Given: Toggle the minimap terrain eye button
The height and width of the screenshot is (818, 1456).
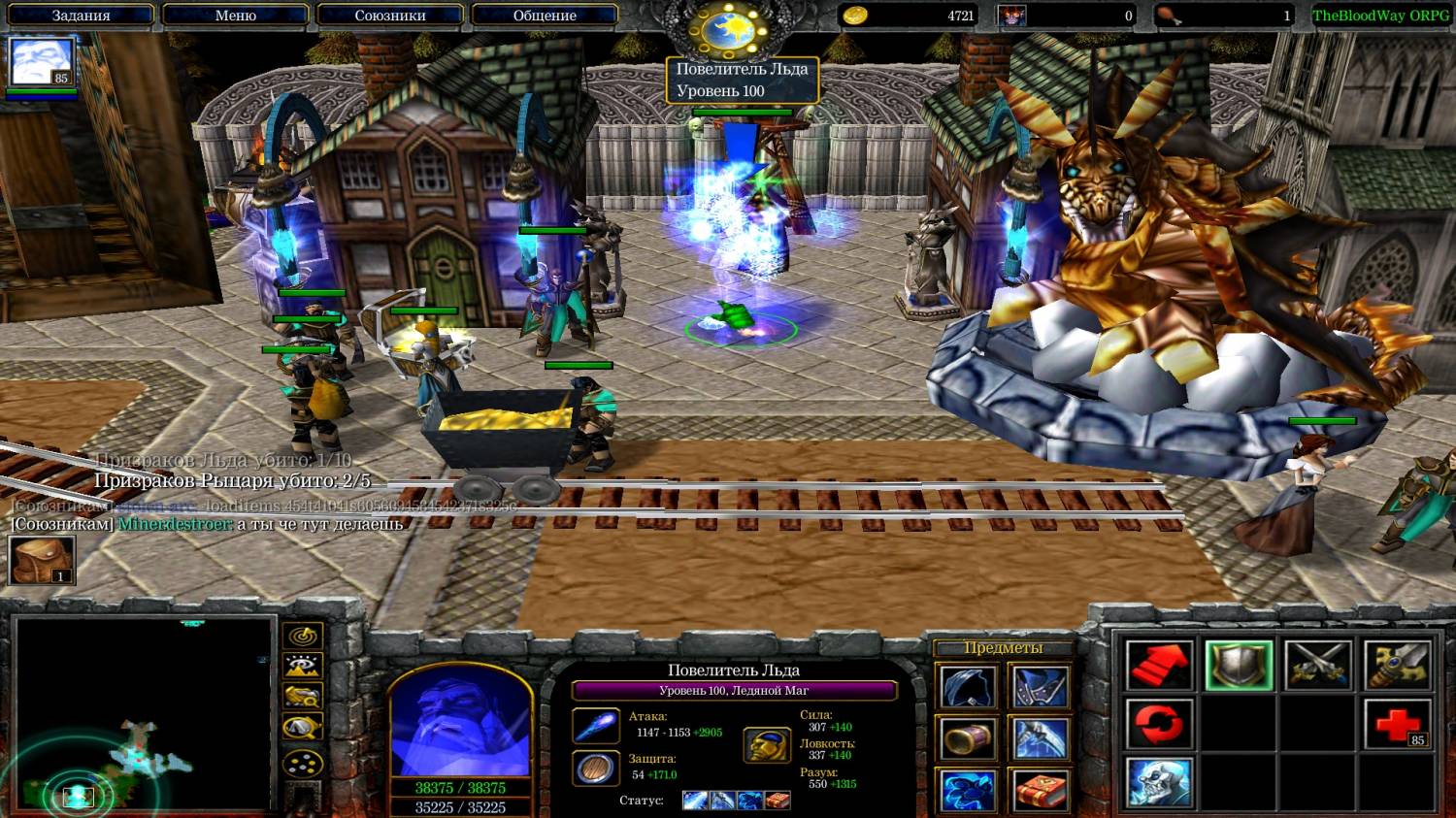Looking at the screenshot, I should pos(303,667).
